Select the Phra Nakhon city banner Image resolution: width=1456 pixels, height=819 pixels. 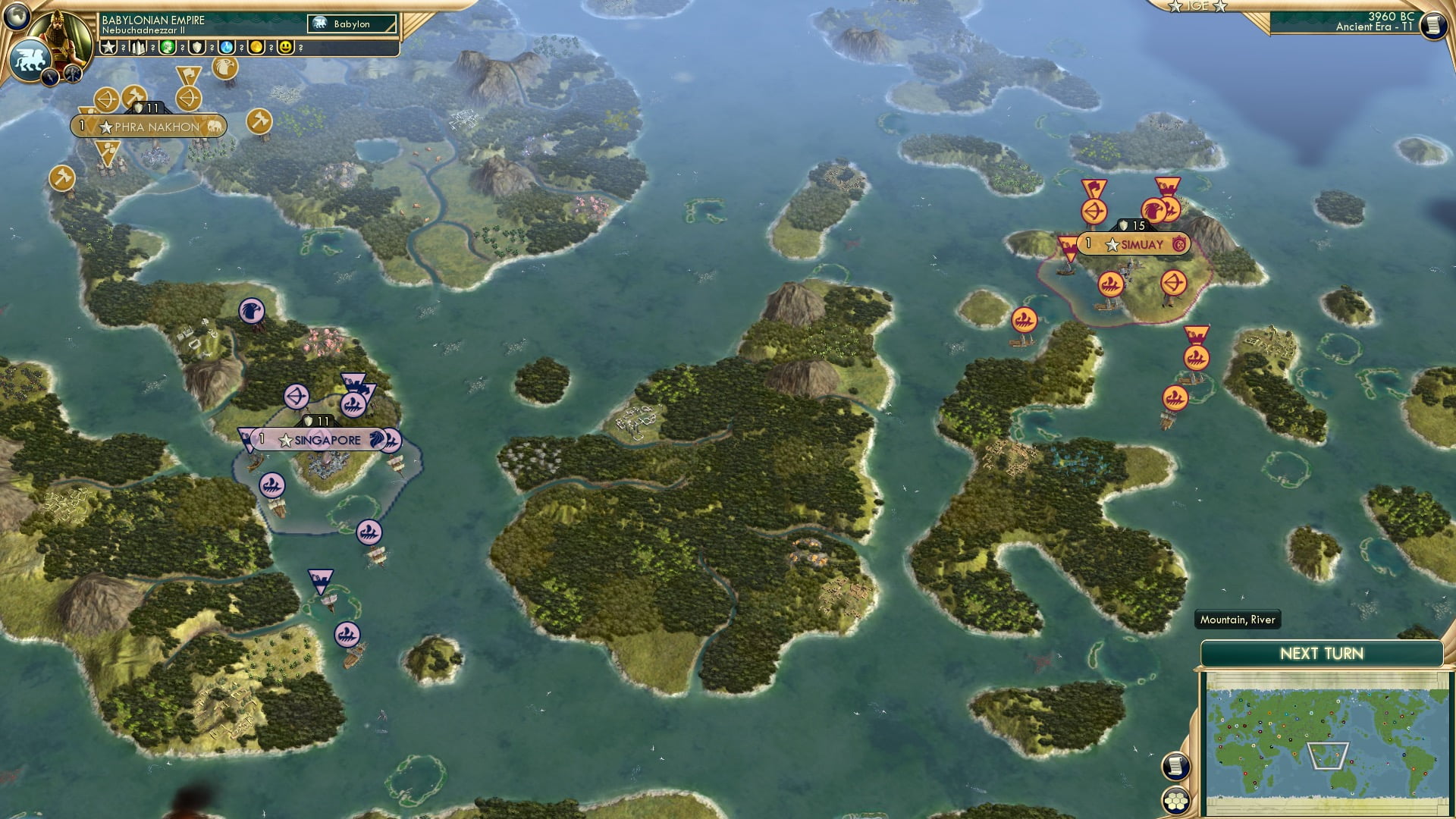click(146, 127)
